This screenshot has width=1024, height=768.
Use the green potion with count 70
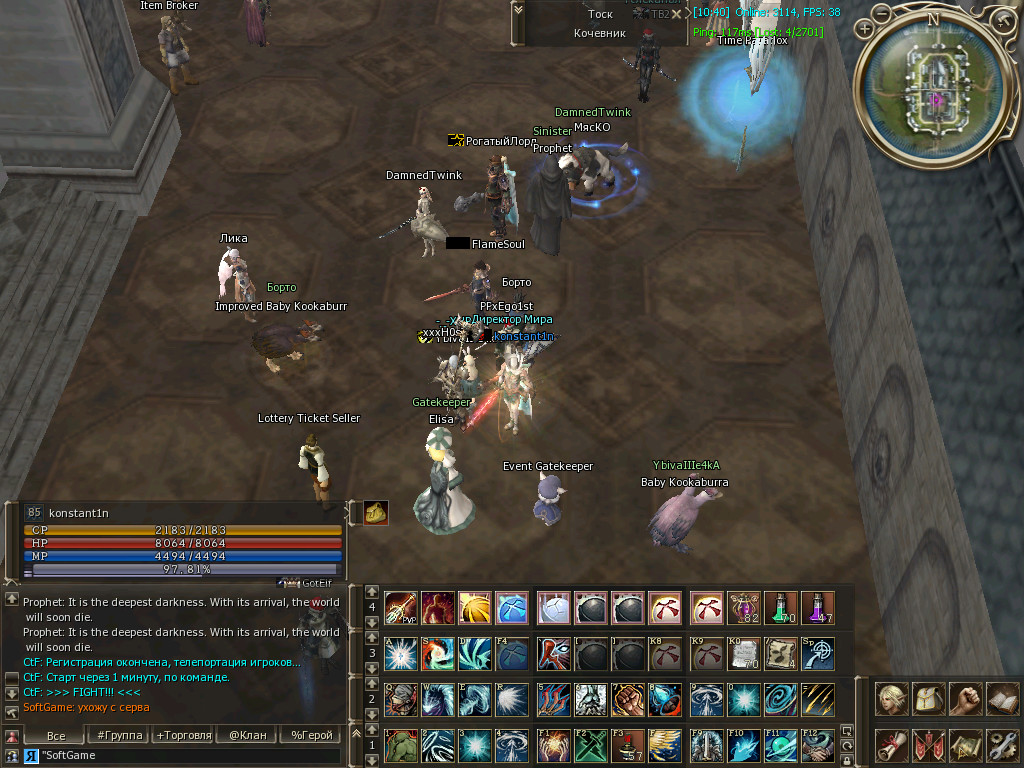click(781, 607)
